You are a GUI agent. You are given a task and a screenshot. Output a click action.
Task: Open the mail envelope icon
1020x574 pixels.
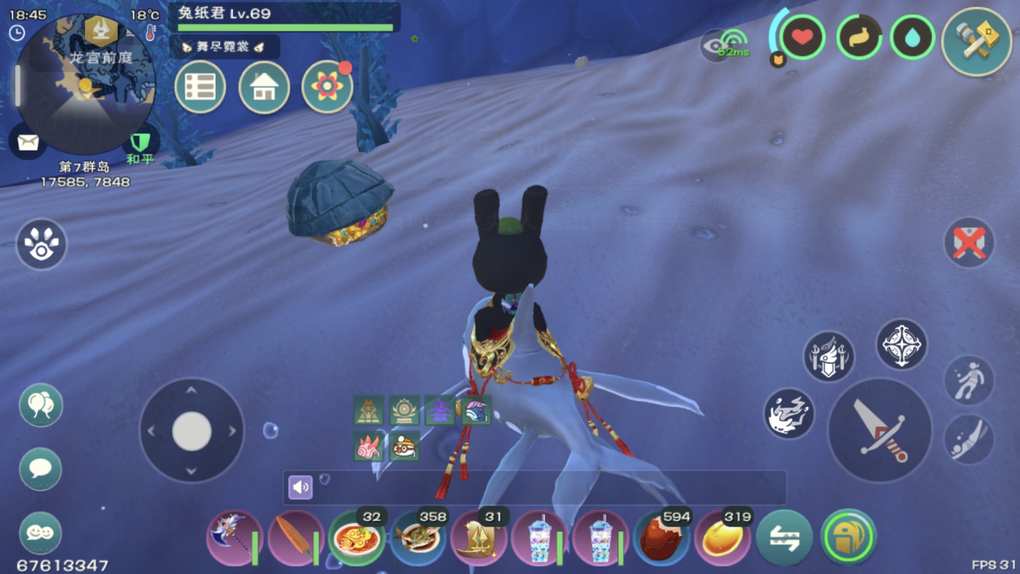pyautogui.click(x=27, y=141)
